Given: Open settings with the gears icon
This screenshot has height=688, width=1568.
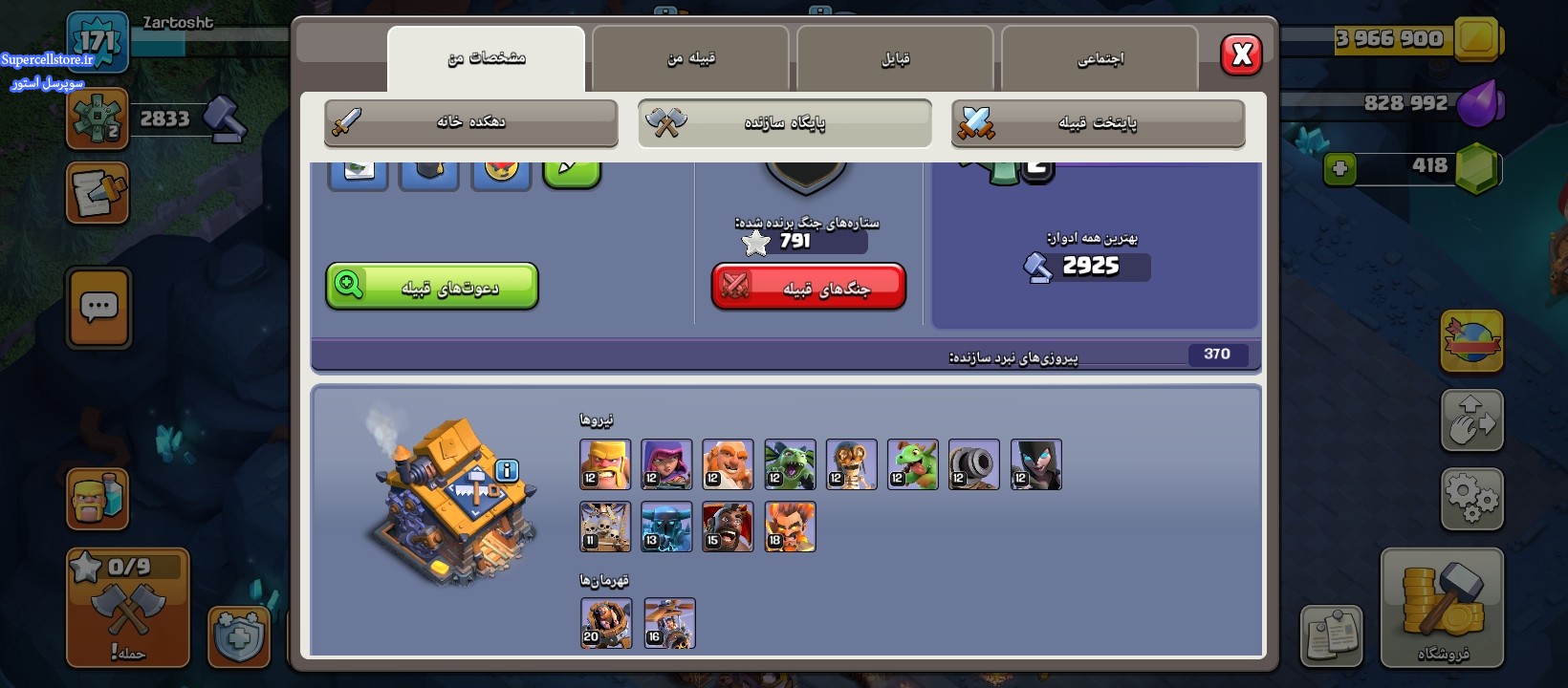Looking at the screenshot, I should [1471, 498].
